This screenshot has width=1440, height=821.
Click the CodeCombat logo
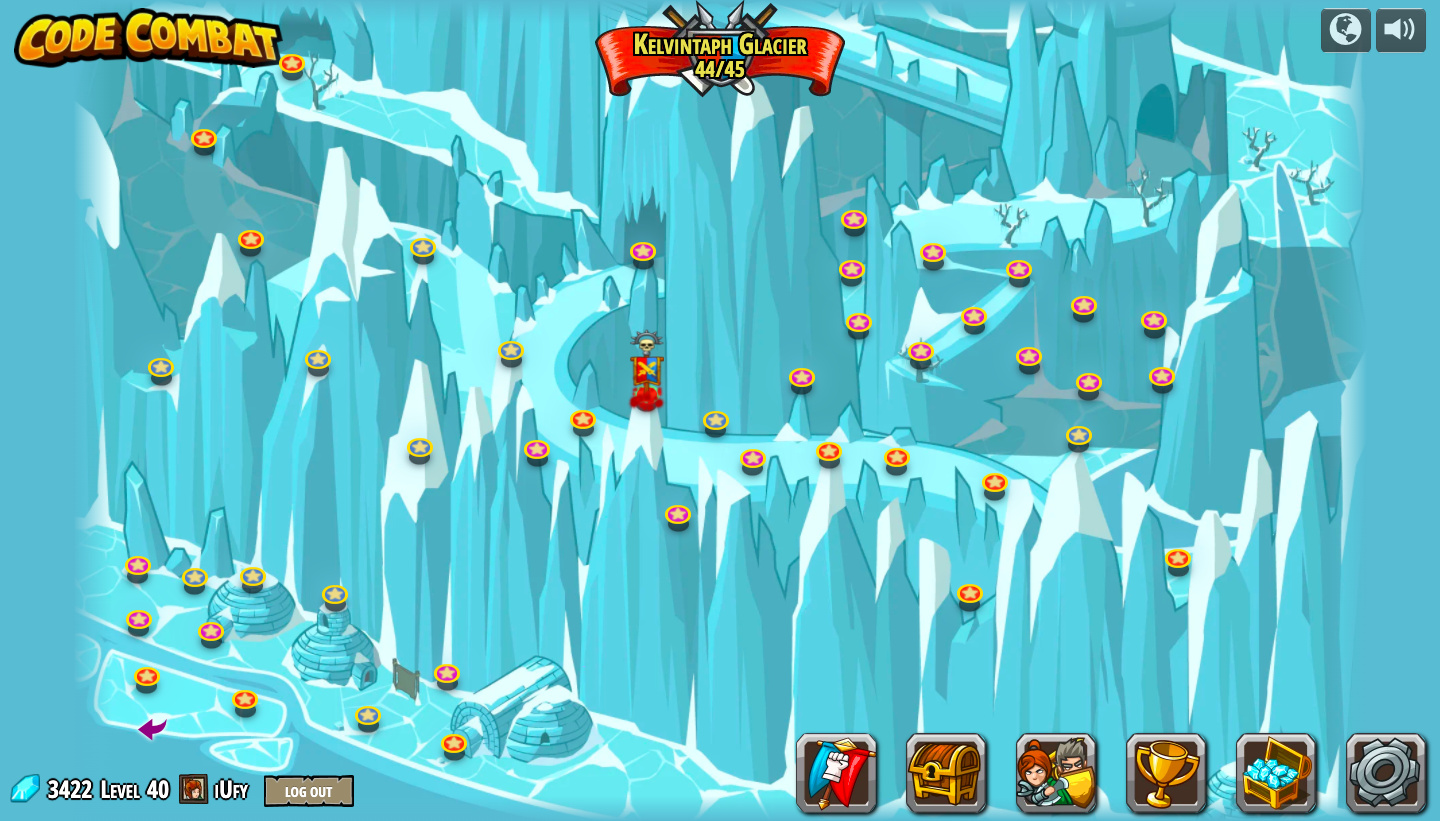click(x=147, y=38)
